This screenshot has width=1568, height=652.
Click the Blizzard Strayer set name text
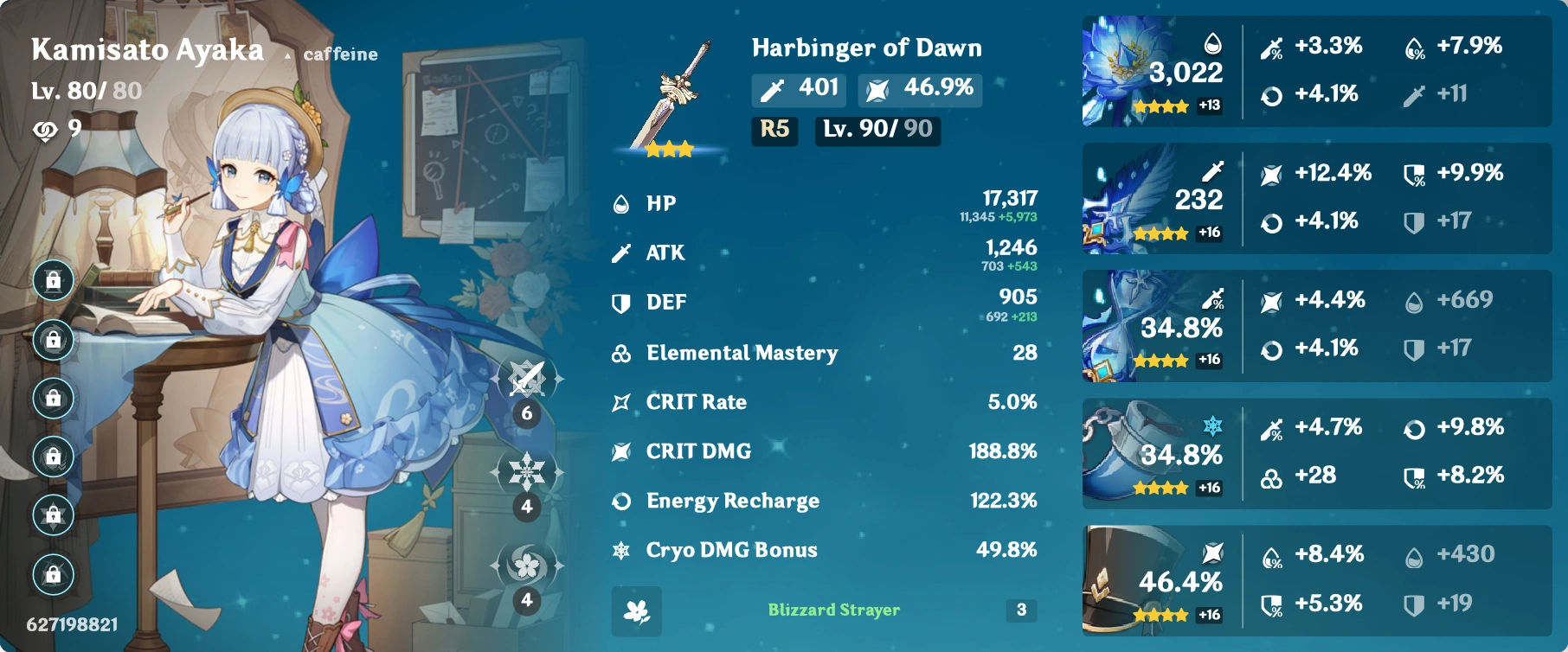[832, 610]
